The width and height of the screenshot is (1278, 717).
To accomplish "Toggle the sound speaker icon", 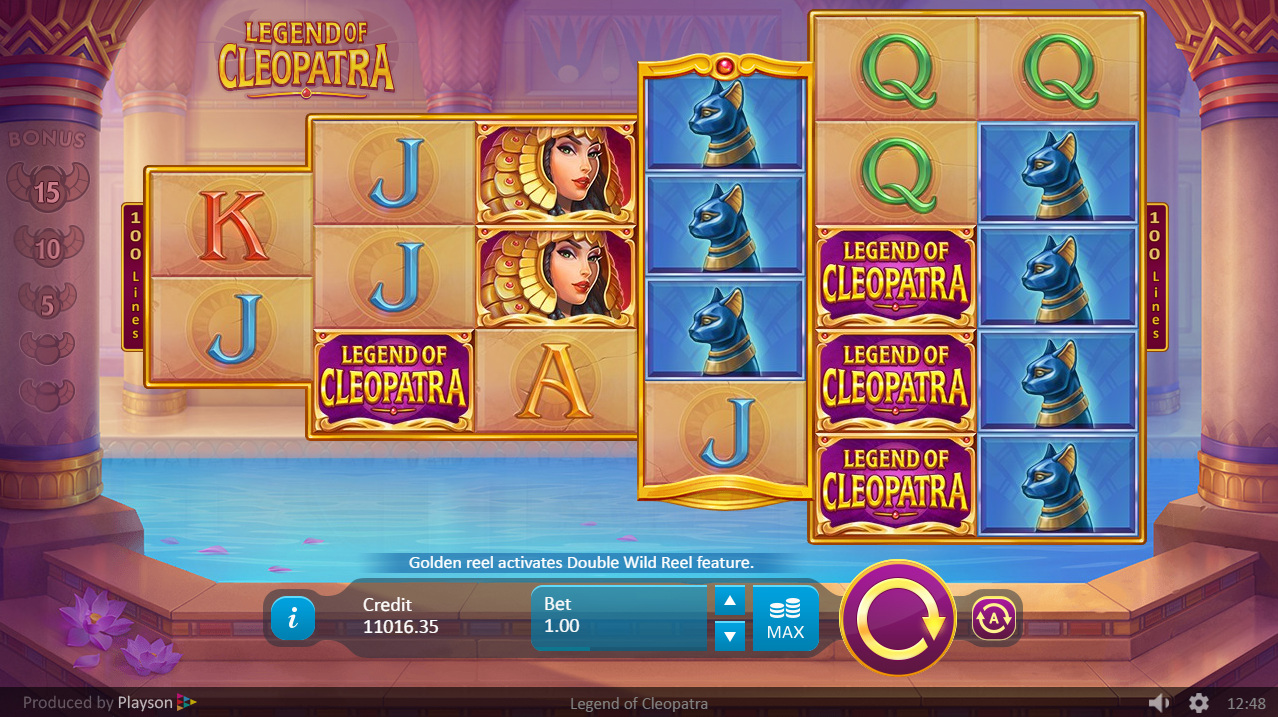I will tap(1159, 703).
